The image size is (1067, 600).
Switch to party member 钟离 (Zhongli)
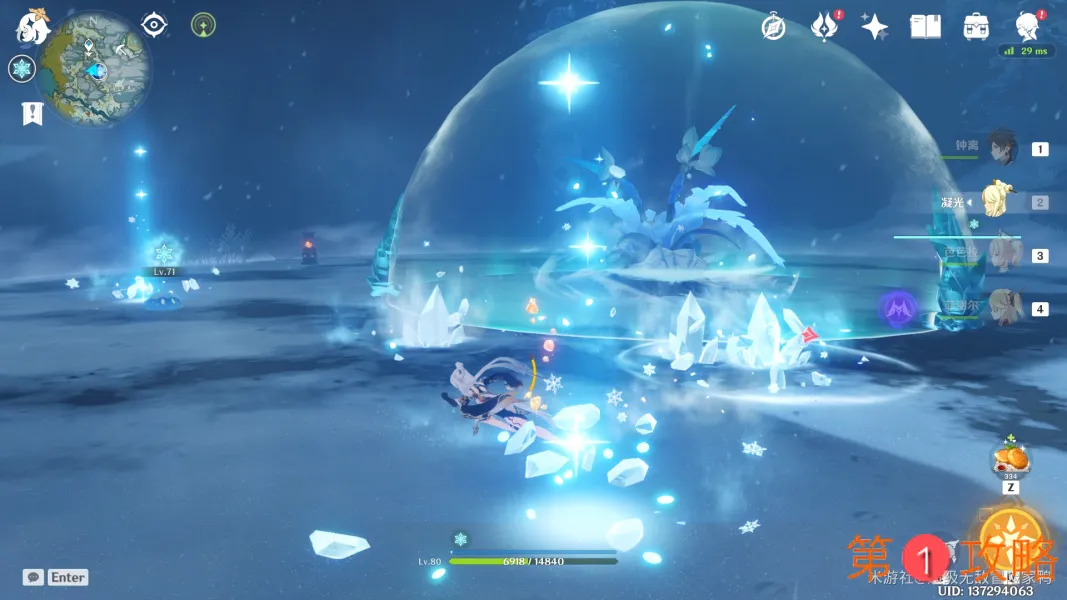coord(1002,149)
